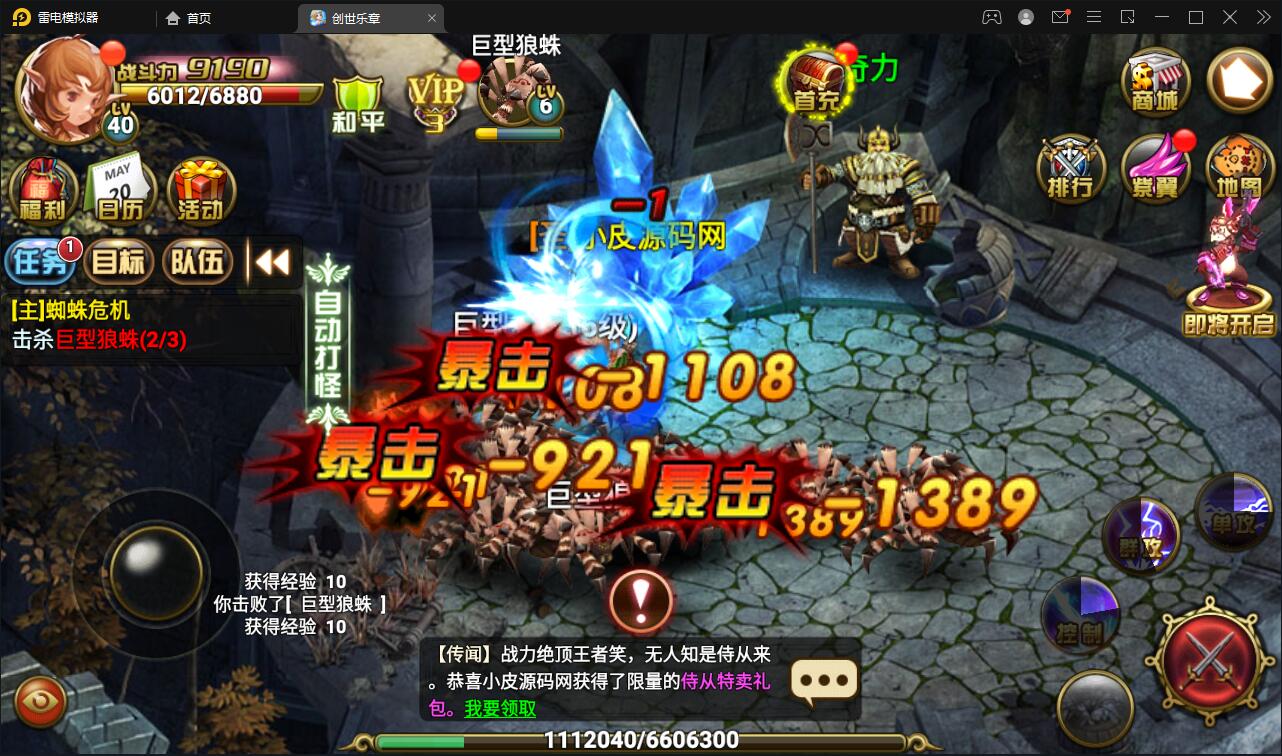Collapse the quest panel with the double arrows

click(x=271, y=261)
